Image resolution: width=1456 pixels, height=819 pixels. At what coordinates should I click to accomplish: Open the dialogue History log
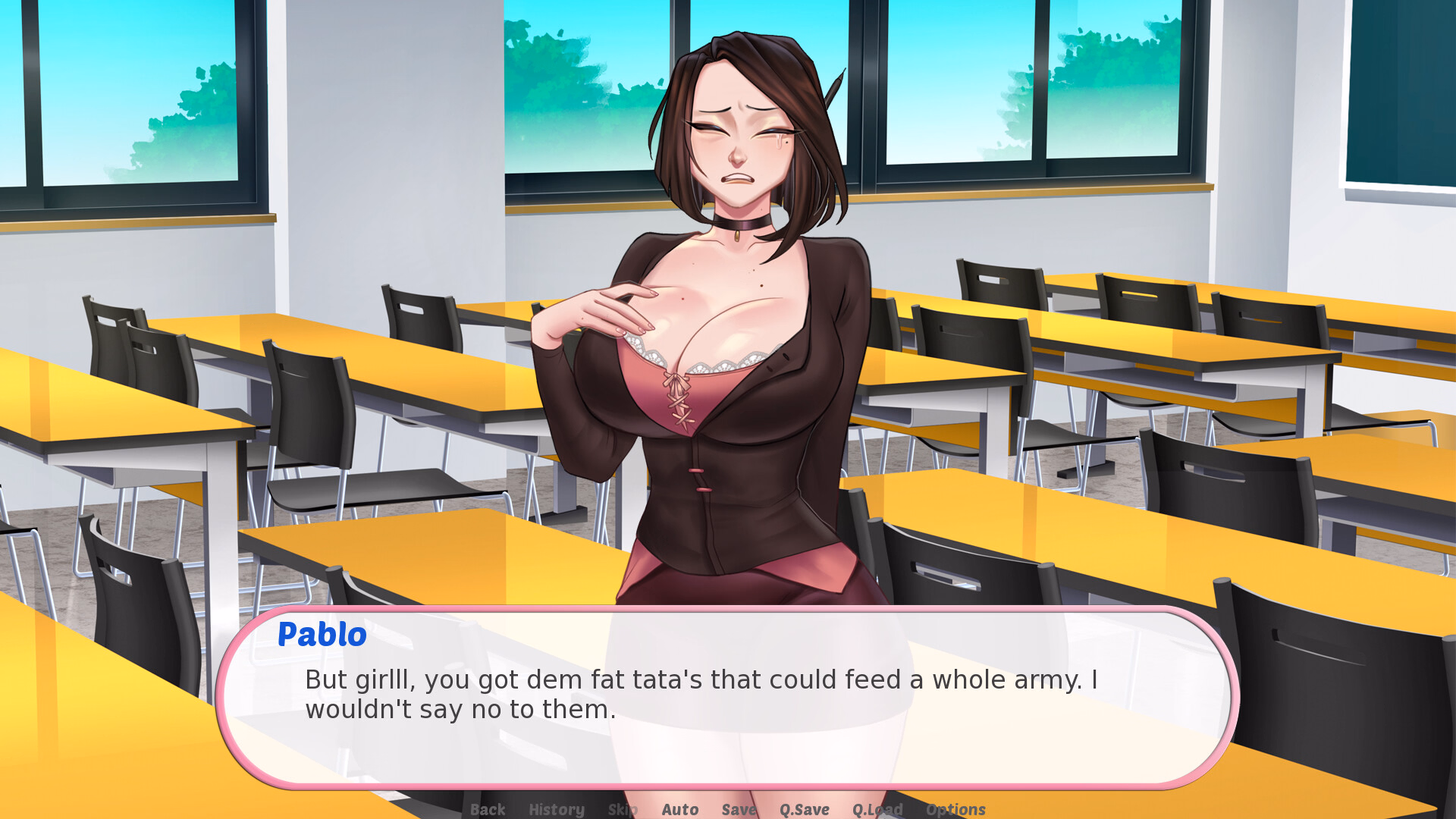coord(556,809)
